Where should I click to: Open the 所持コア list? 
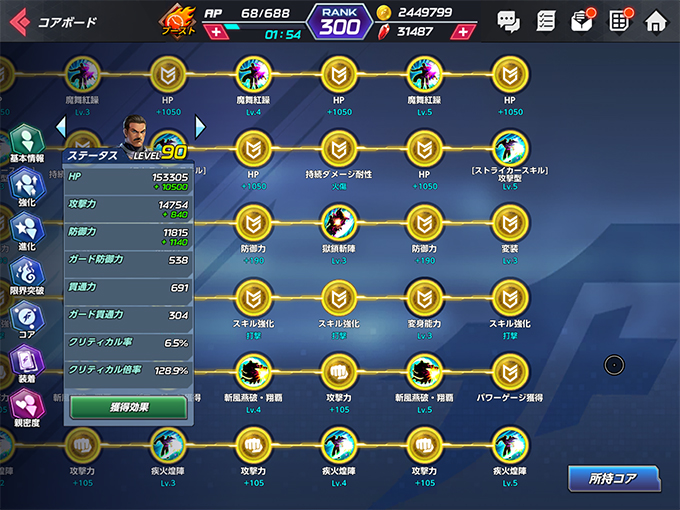click(x=613, y=479)
